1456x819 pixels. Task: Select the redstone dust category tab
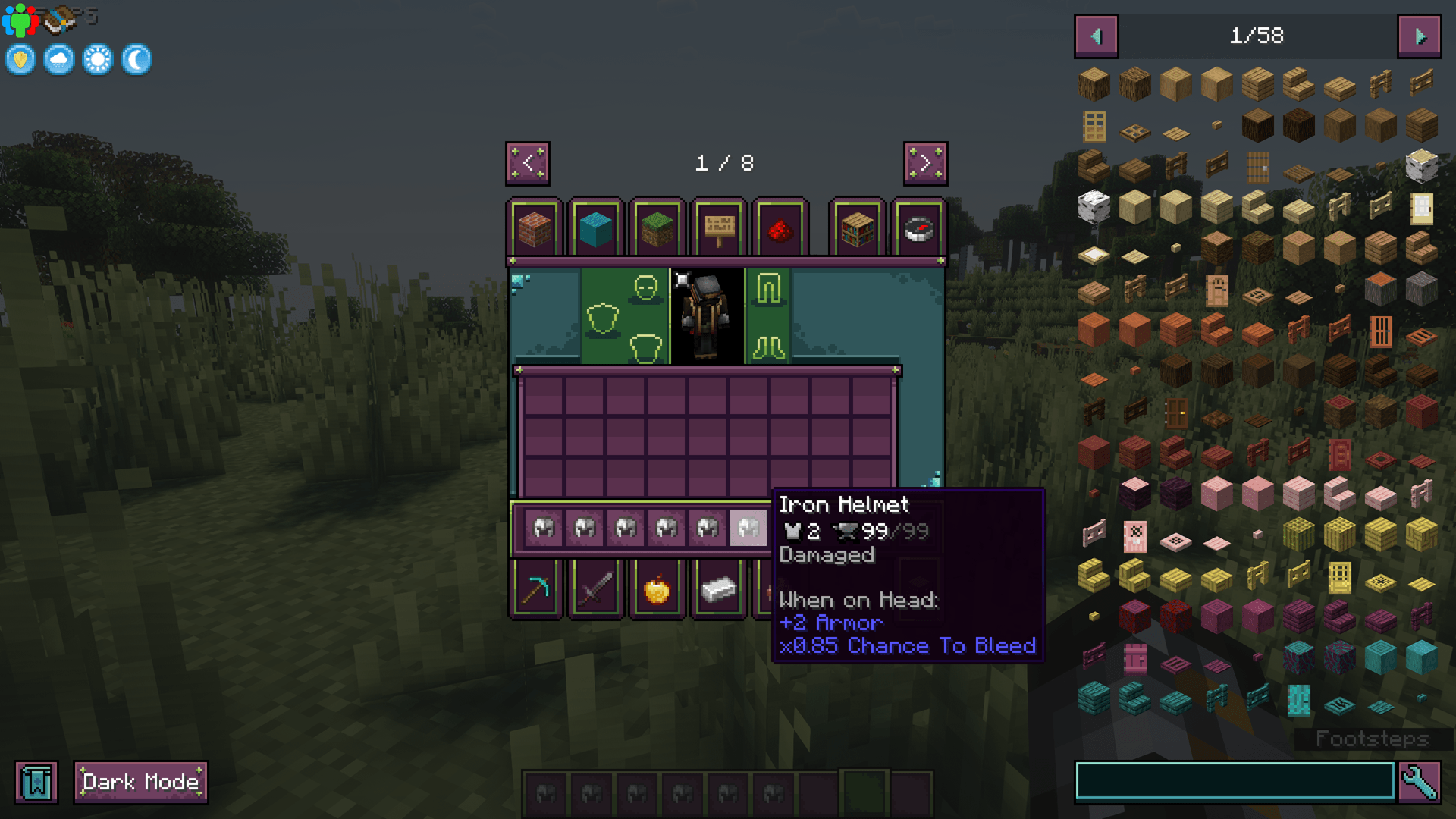click(780, 227)
